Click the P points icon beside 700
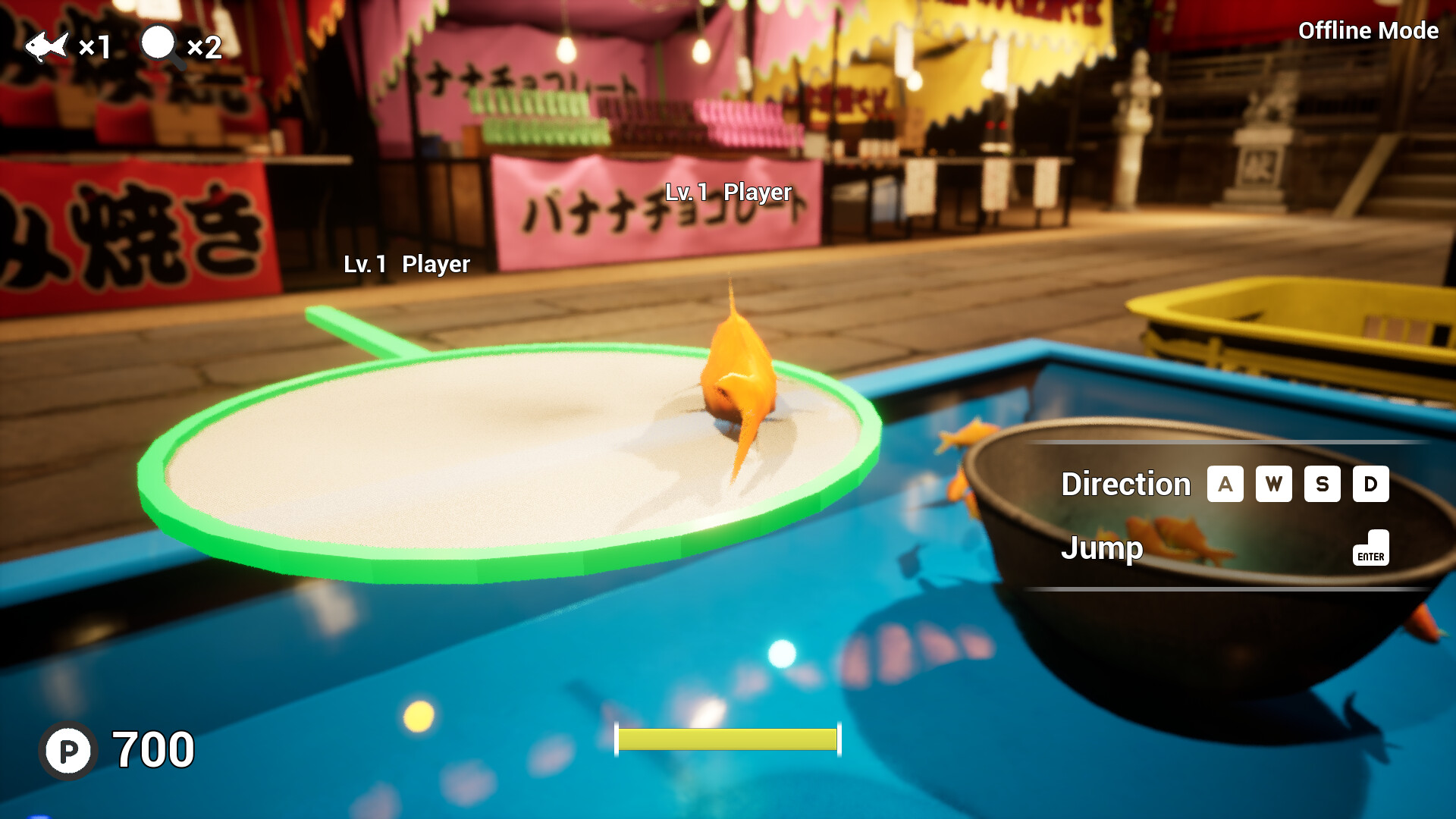Screen dimensions: 1456x819 tap(67, 752)
